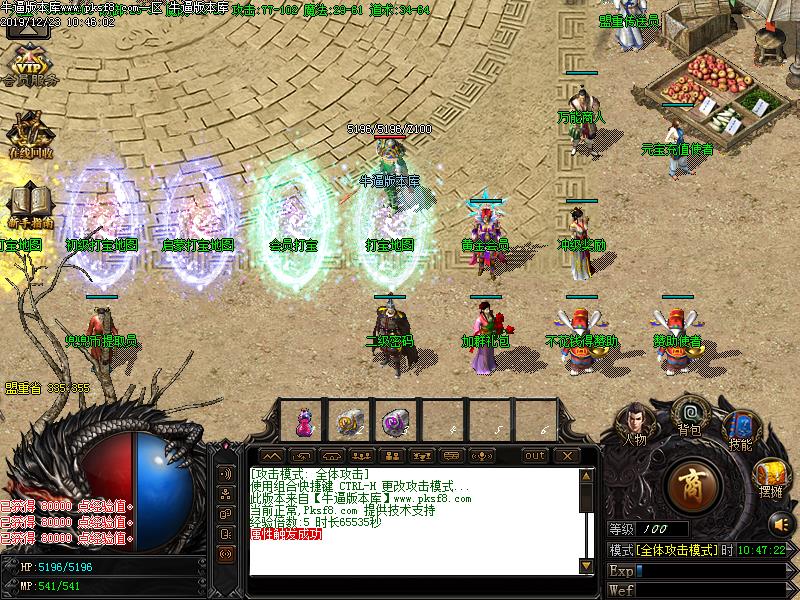Click the 'out' button above chat
This screenshot has height=600, width=800.
tap(536, 456)
